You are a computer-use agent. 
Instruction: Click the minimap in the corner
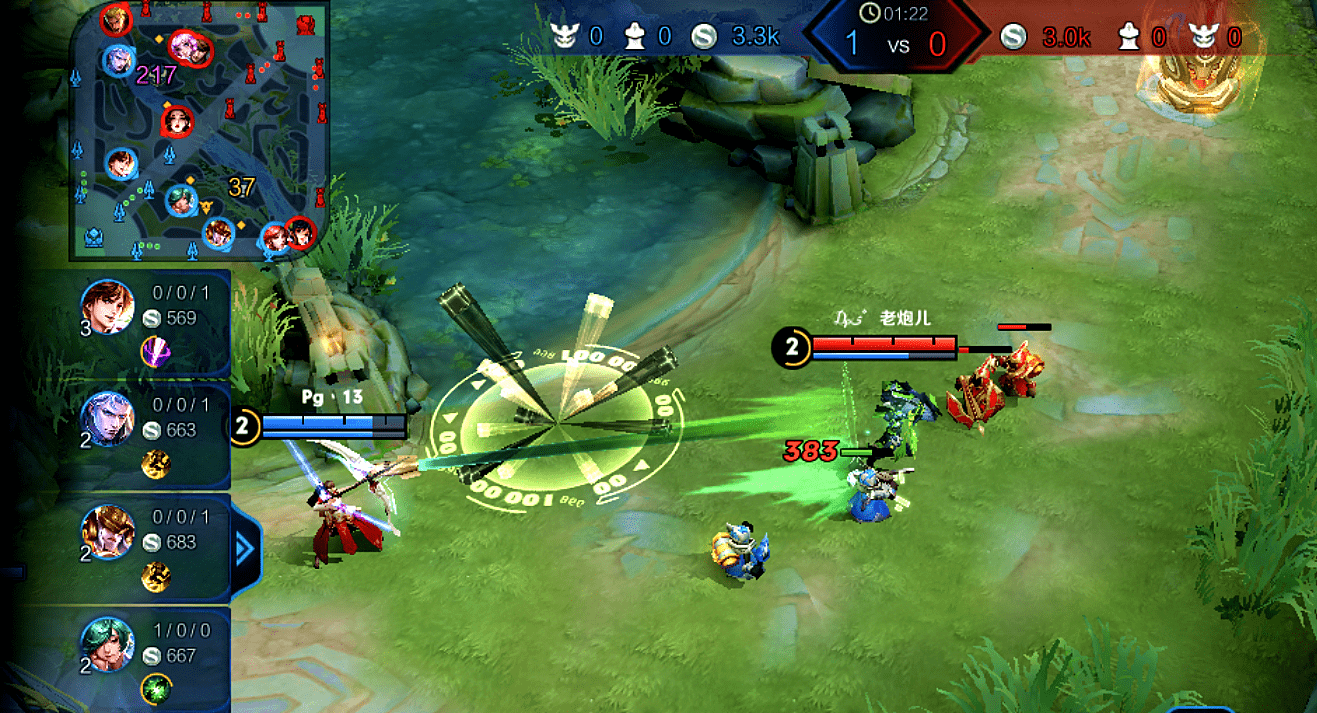tap(198, 130)
